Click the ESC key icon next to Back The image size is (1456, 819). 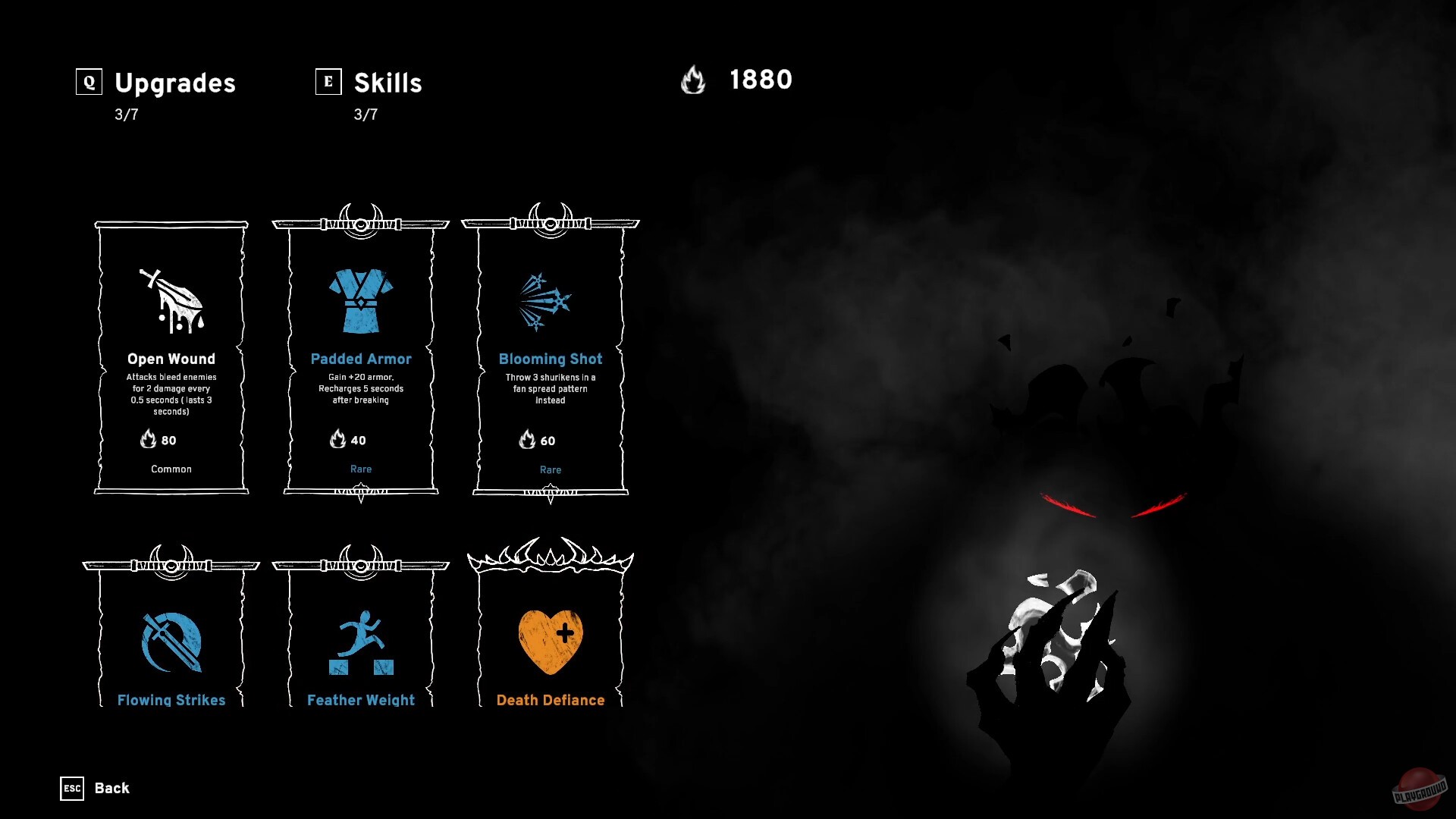(x=72, y=789)
